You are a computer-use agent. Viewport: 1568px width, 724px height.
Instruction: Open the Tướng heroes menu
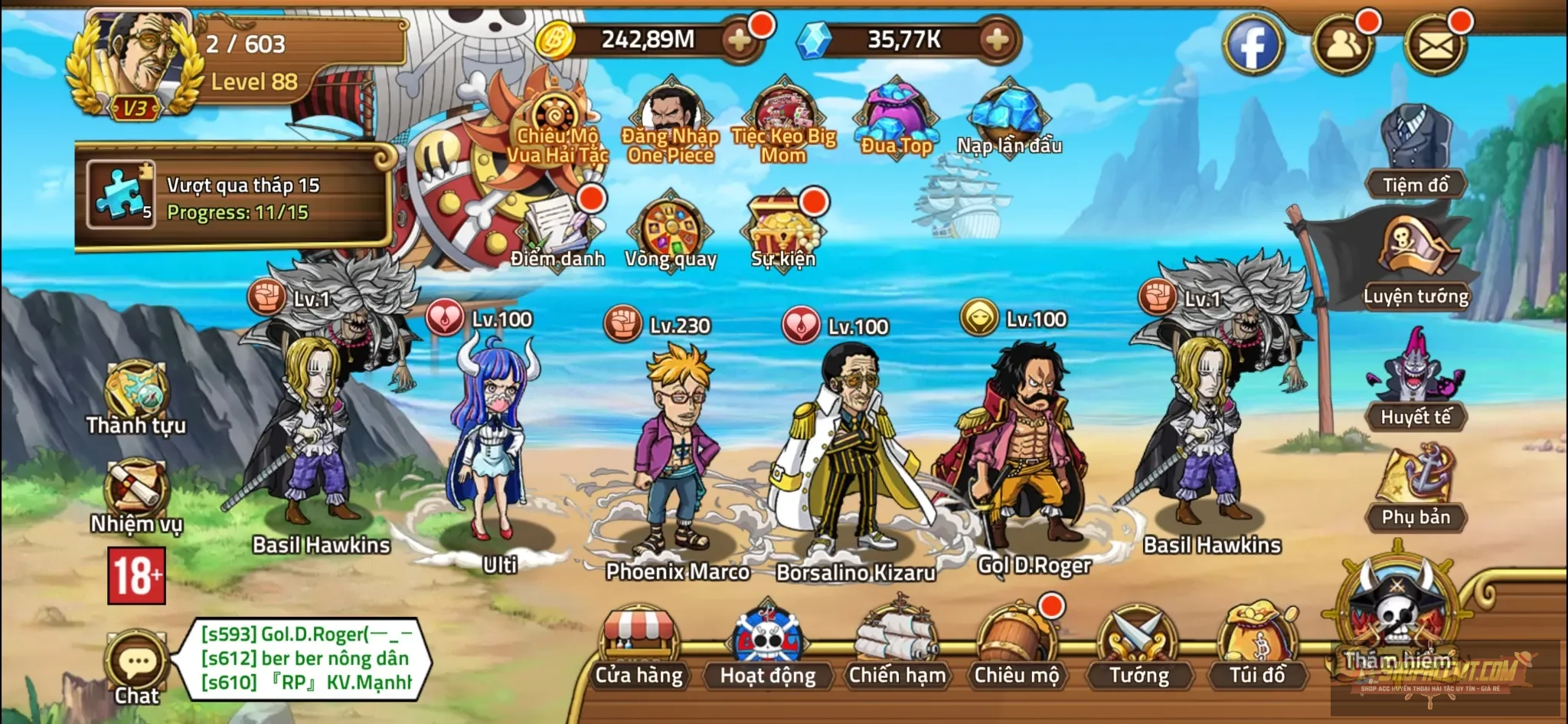1138,646
